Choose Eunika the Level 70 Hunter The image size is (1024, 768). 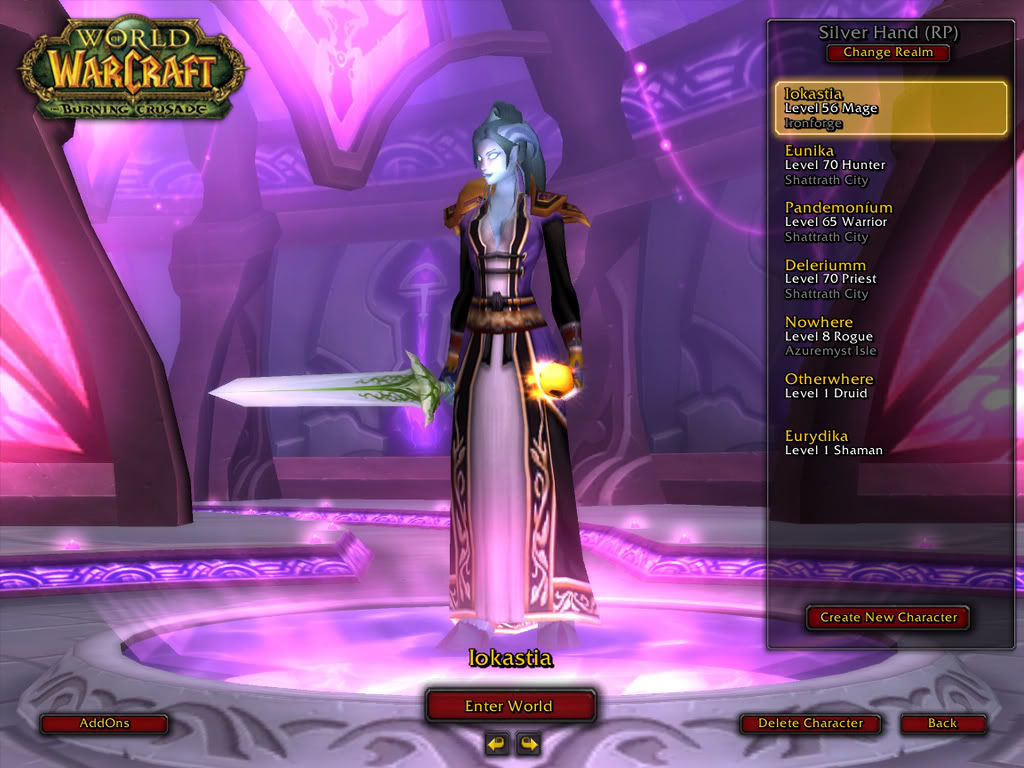(x=890, y=165)
